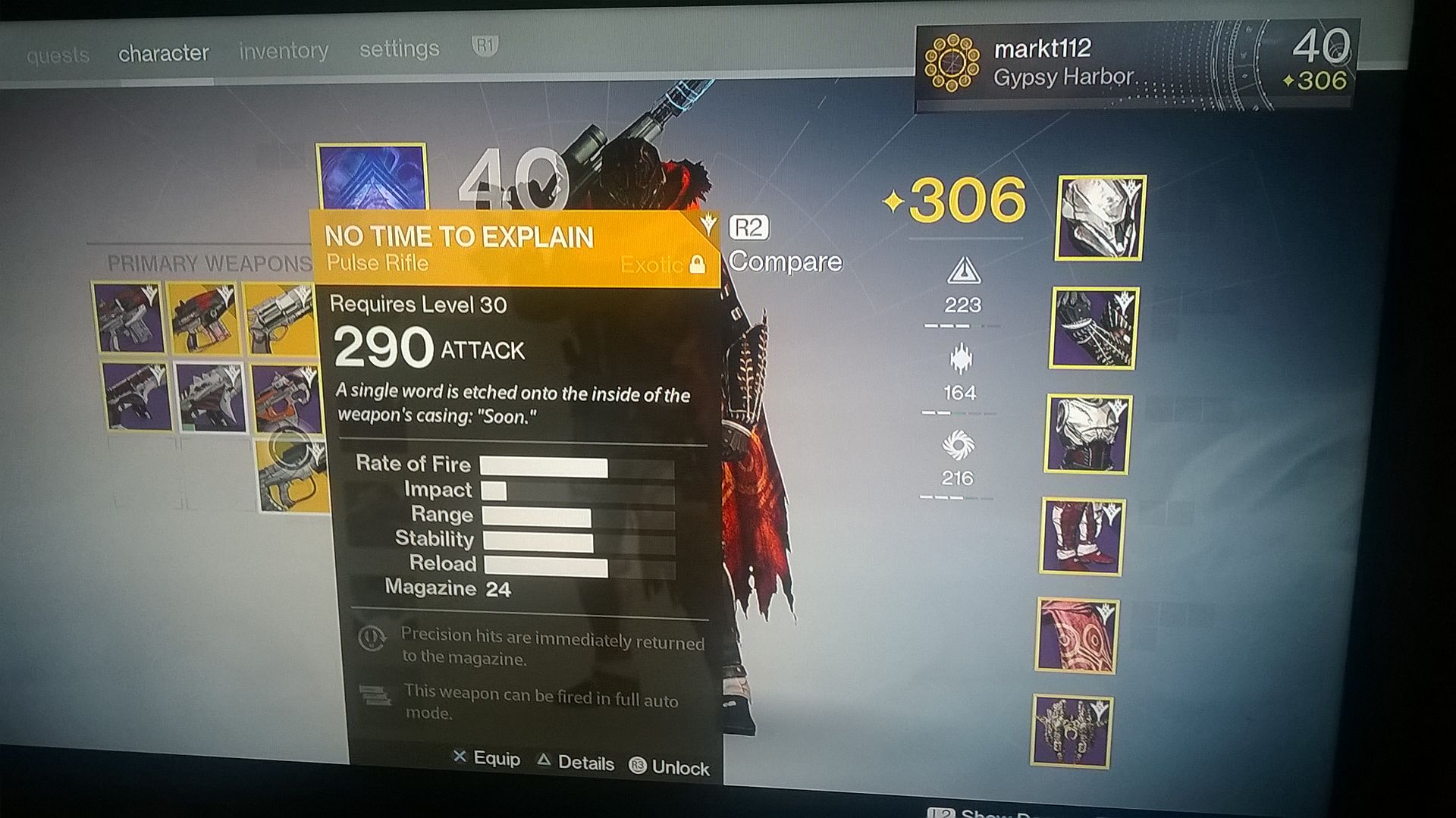Go to the settings tab
This screenshot has width=1456, height=818.
(399, 49)
